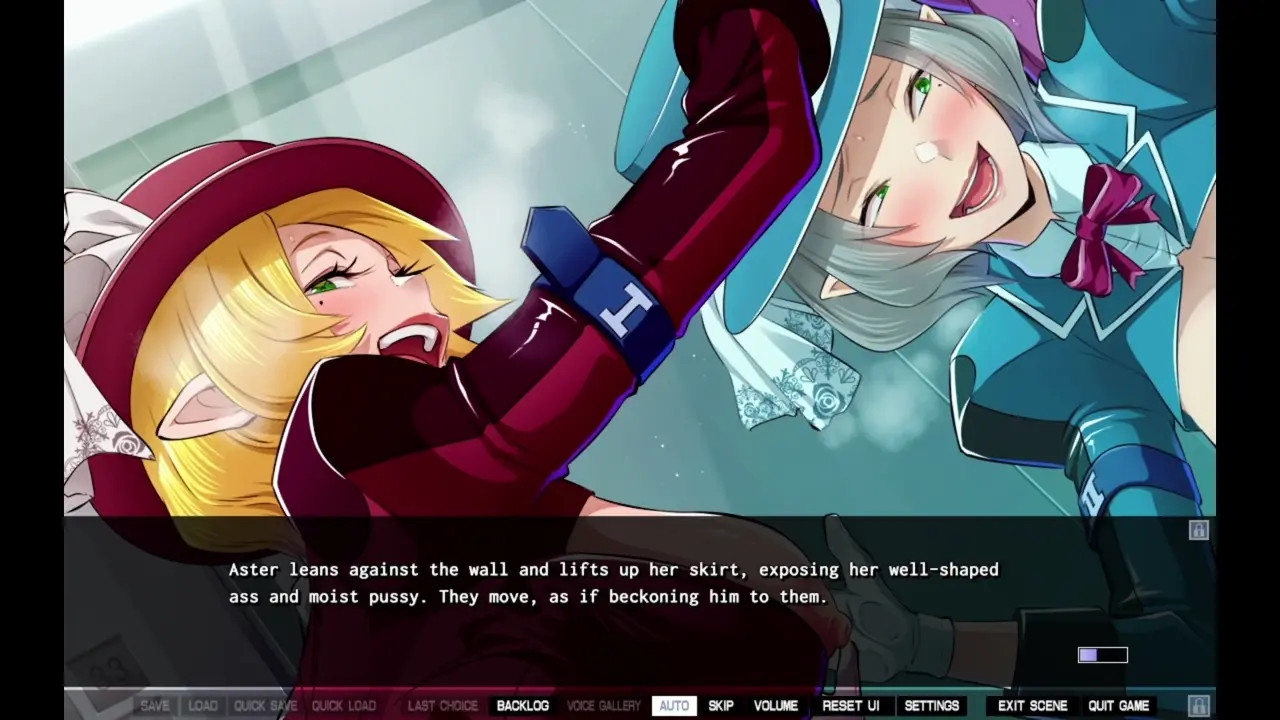Select Quit Game

tap(1118, 706)
